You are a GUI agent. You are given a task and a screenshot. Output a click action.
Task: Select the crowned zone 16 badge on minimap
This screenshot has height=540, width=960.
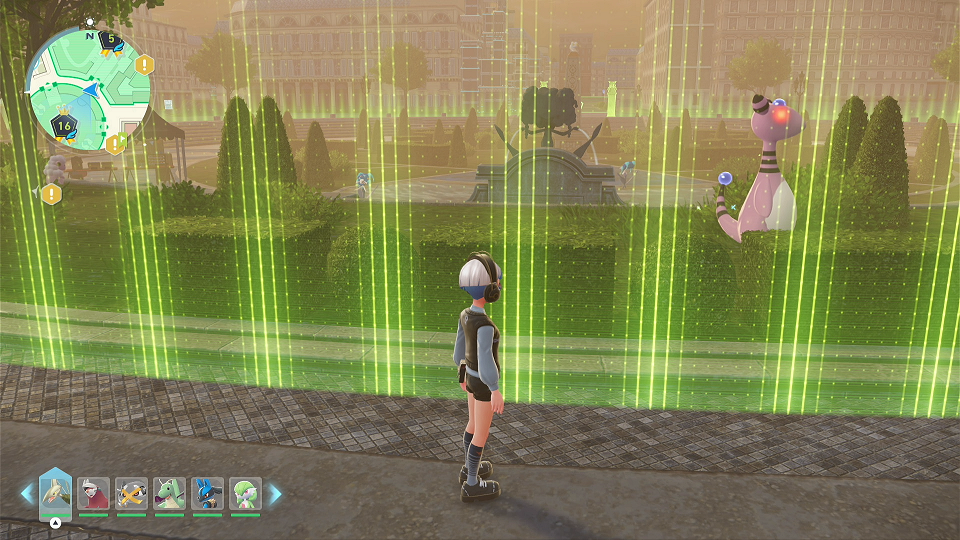point(64,126)
